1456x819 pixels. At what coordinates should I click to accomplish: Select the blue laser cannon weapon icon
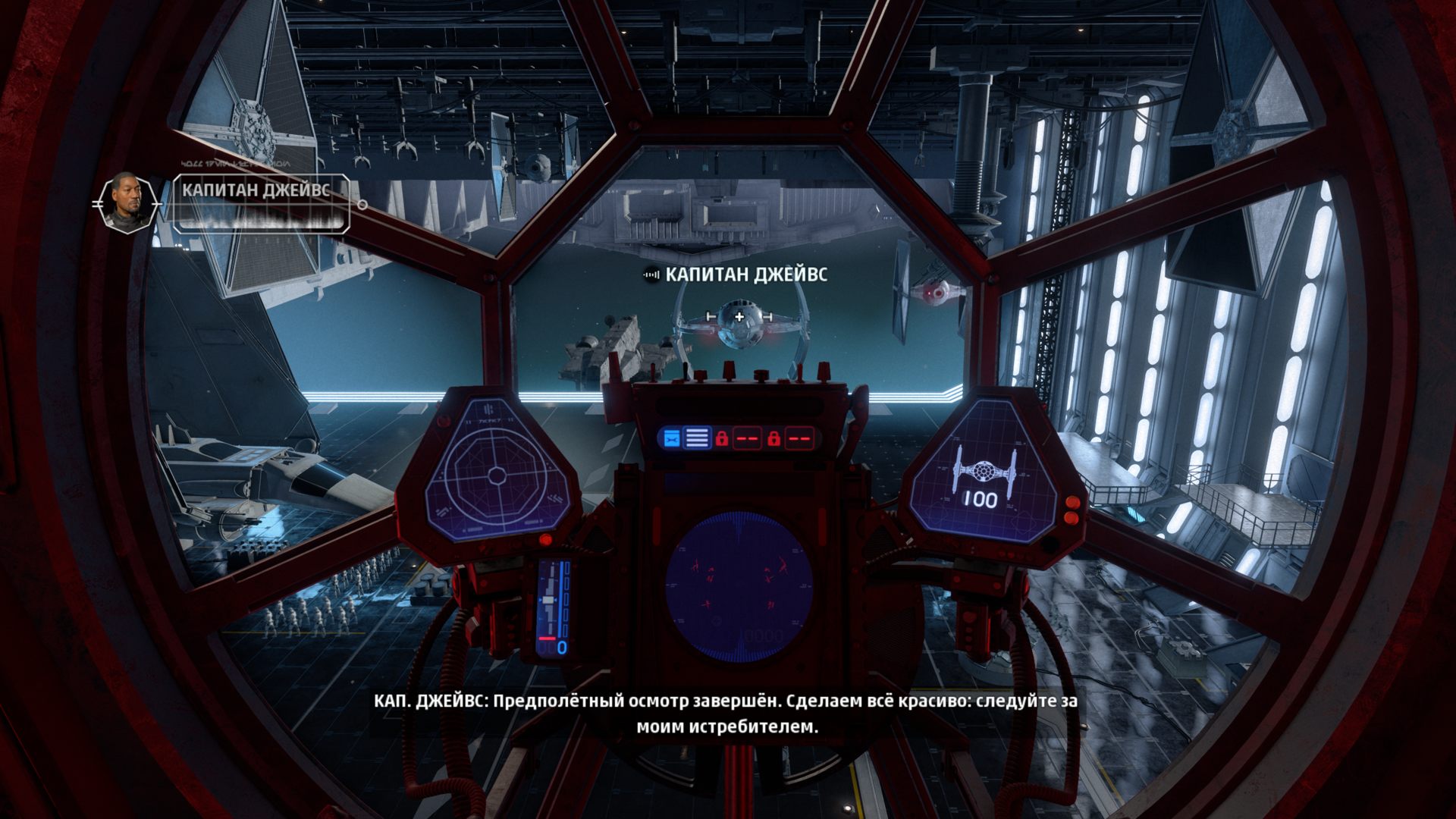[671, 438]
